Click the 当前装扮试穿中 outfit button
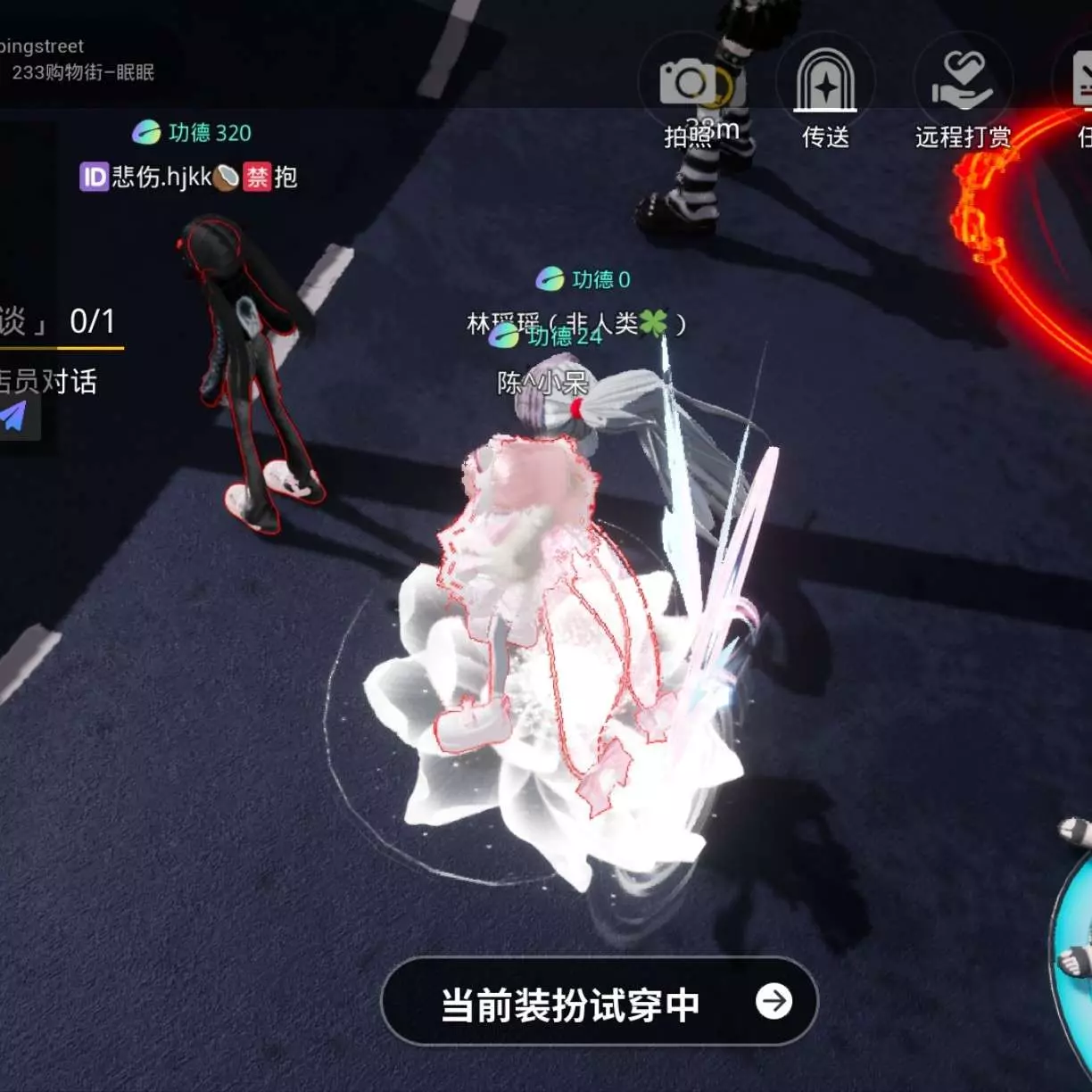This screenshot has width=1092, height=1092. (599, 1002)
